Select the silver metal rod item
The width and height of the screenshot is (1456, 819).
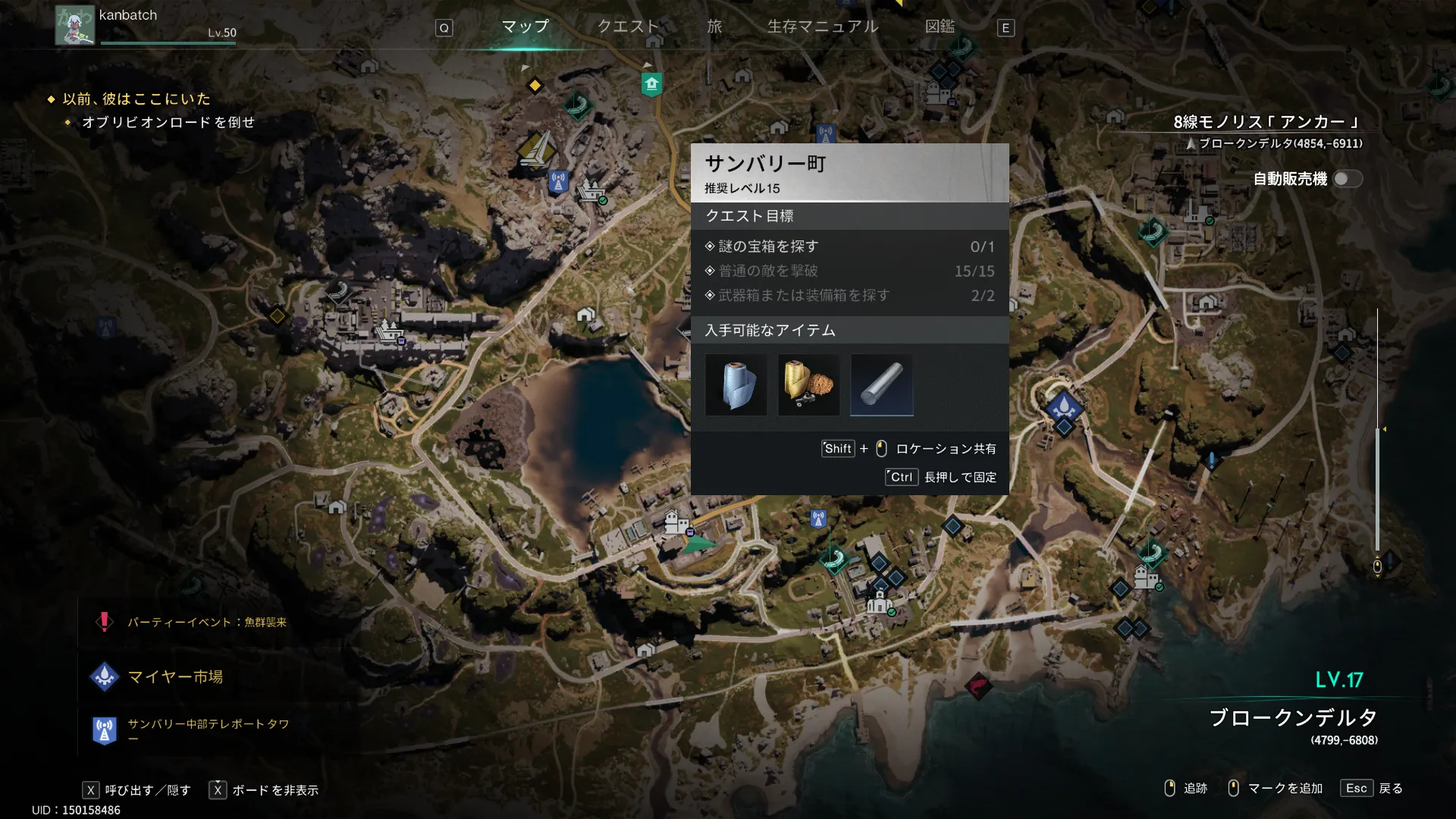click(881, 385)
